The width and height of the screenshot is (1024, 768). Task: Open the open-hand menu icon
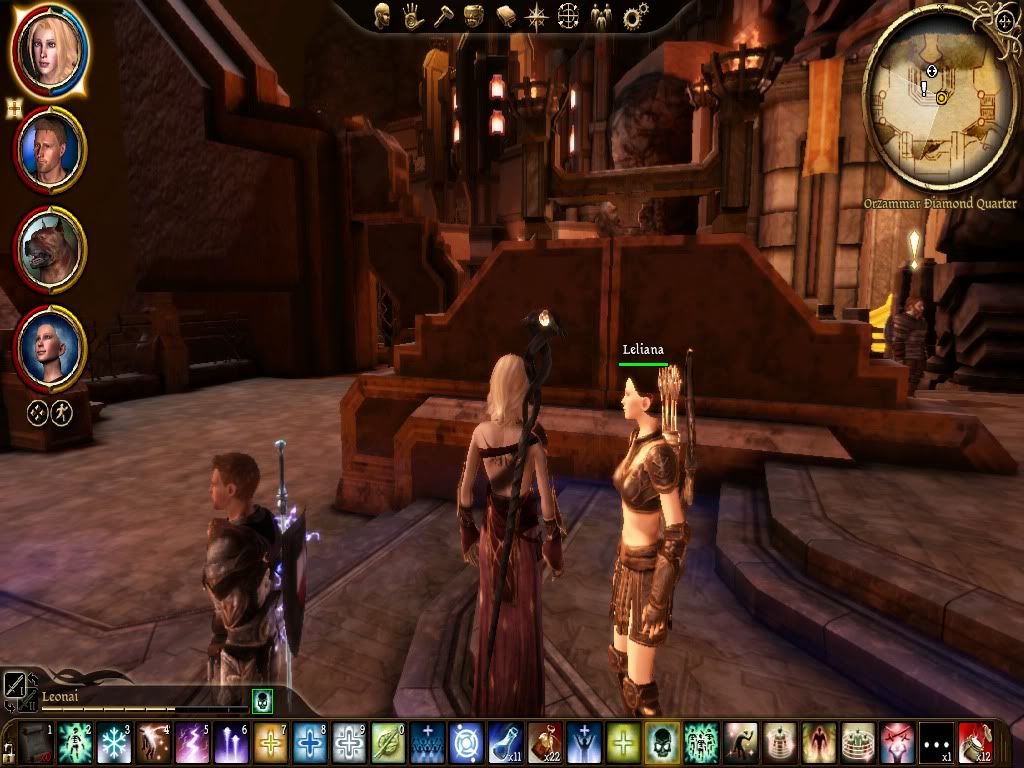click(412, 15)
